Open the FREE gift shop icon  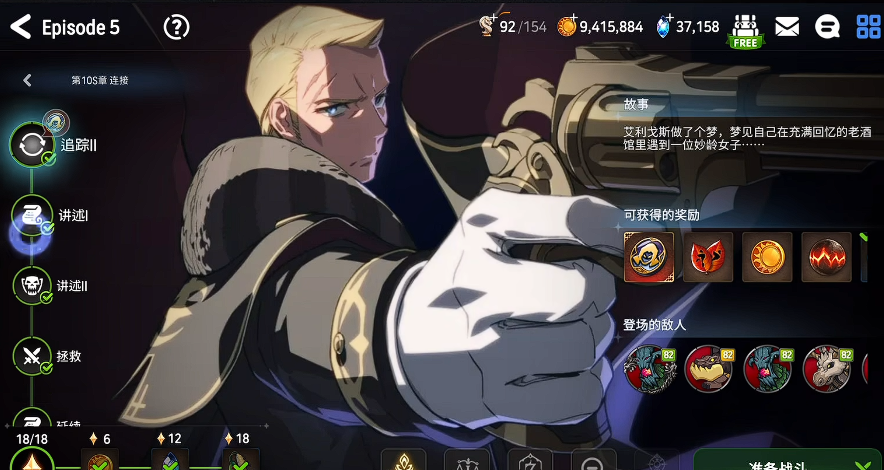[x=745, y=30]
